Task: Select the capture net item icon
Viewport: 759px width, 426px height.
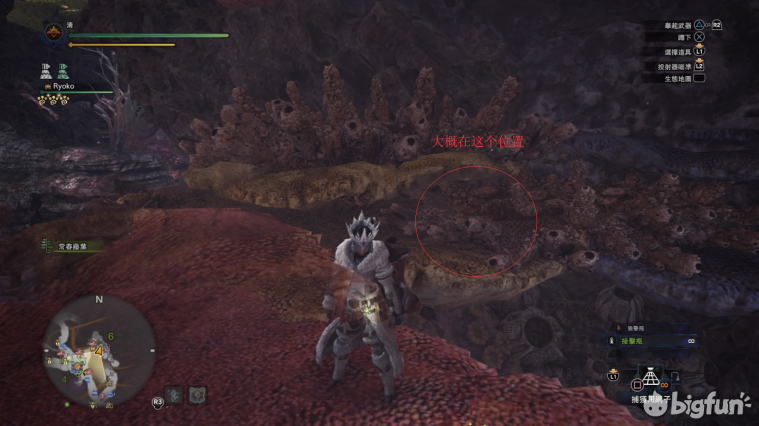Action: [x=646, y=380]
